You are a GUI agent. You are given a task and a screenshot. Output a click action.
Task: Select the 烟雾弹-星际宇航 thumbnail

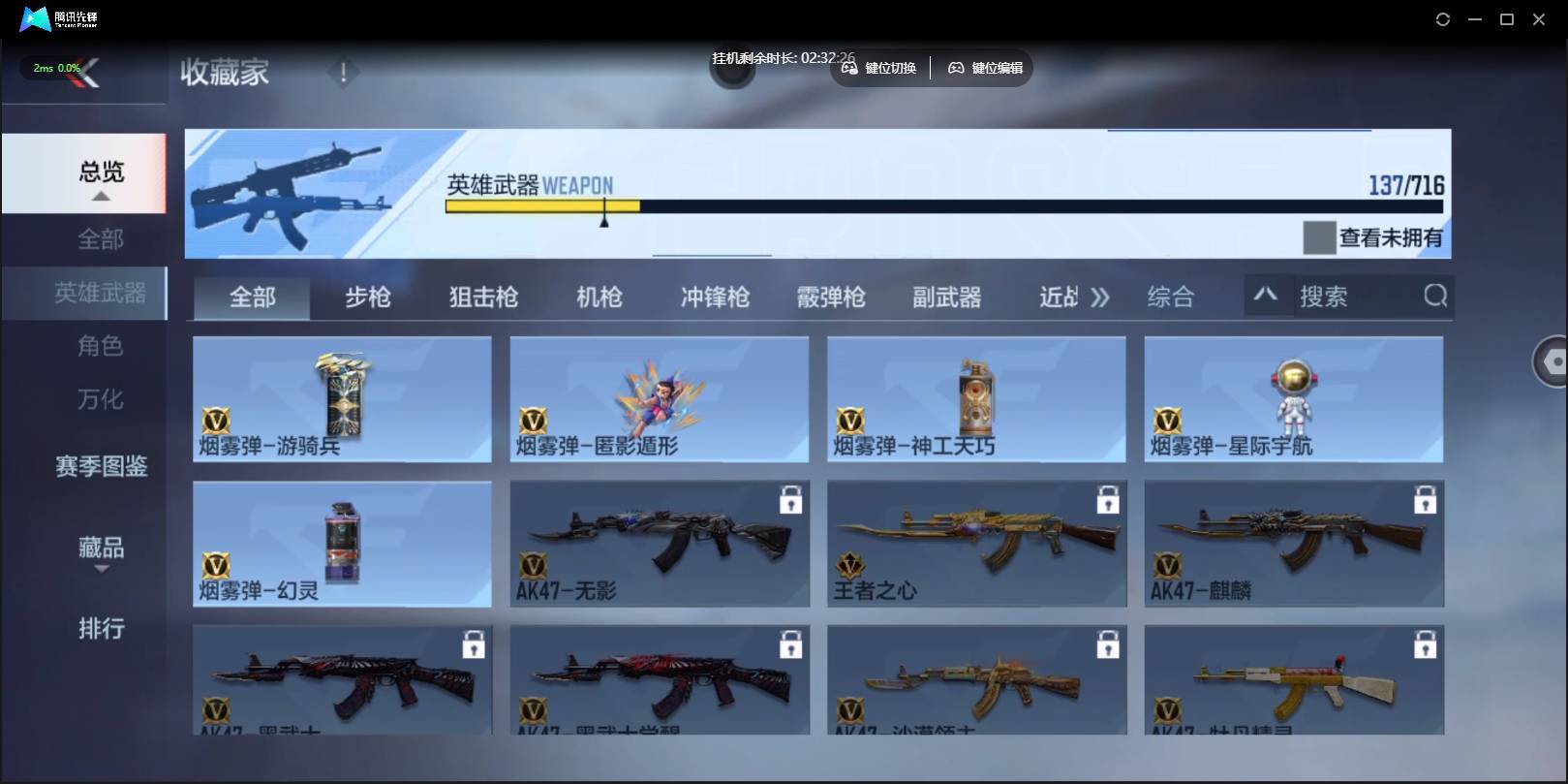1295,399
